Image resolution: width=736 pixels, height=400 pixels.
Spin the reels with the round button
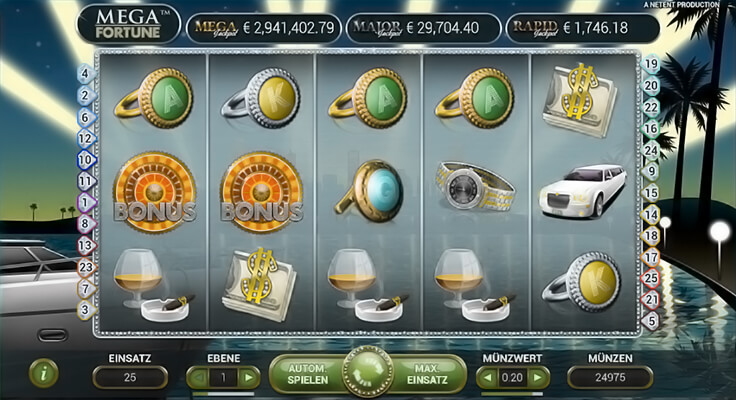[x=368, y=374]
